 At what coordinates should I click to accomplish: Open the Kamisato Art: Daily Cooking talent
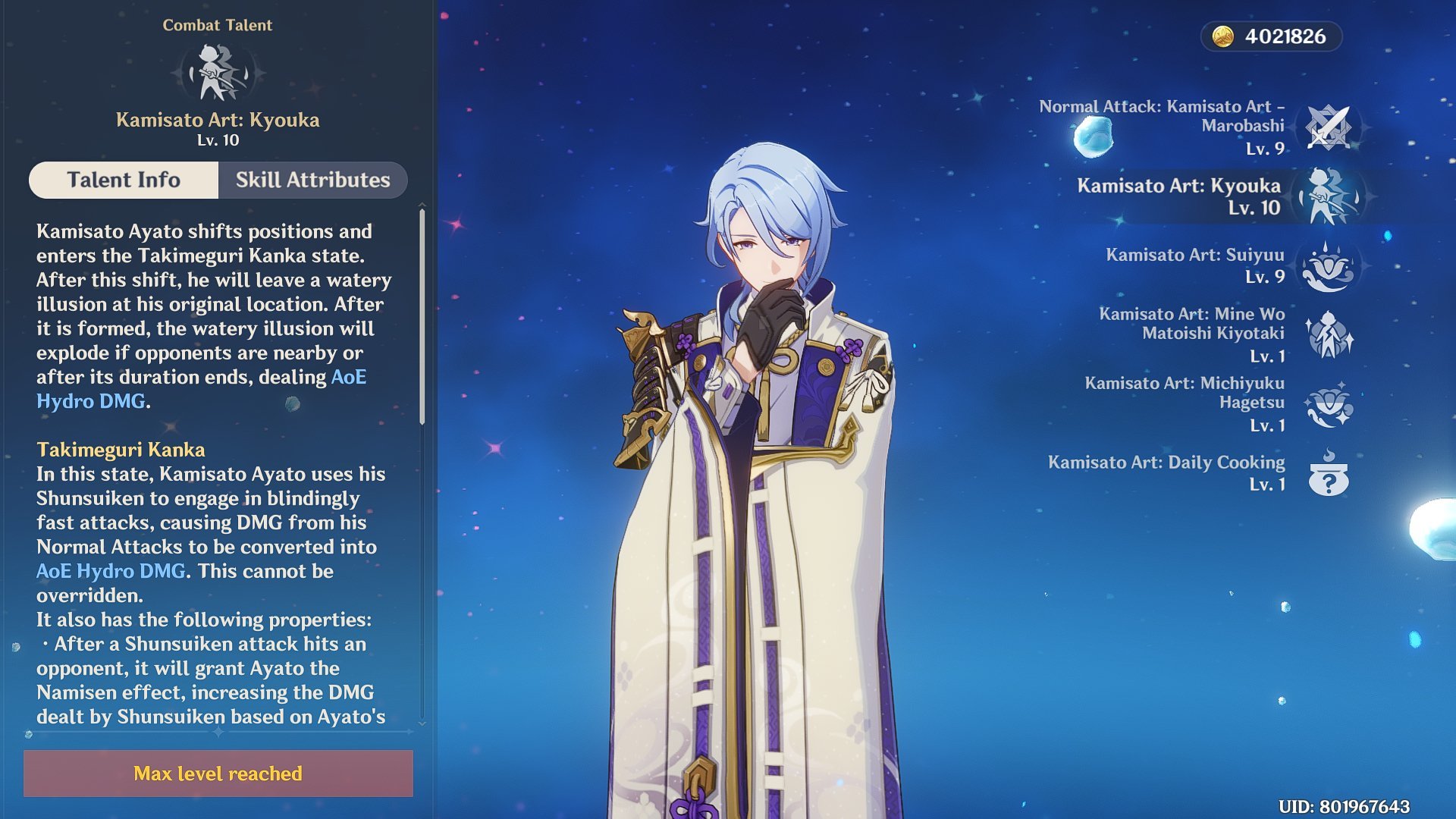click(x=1329, y=473)
